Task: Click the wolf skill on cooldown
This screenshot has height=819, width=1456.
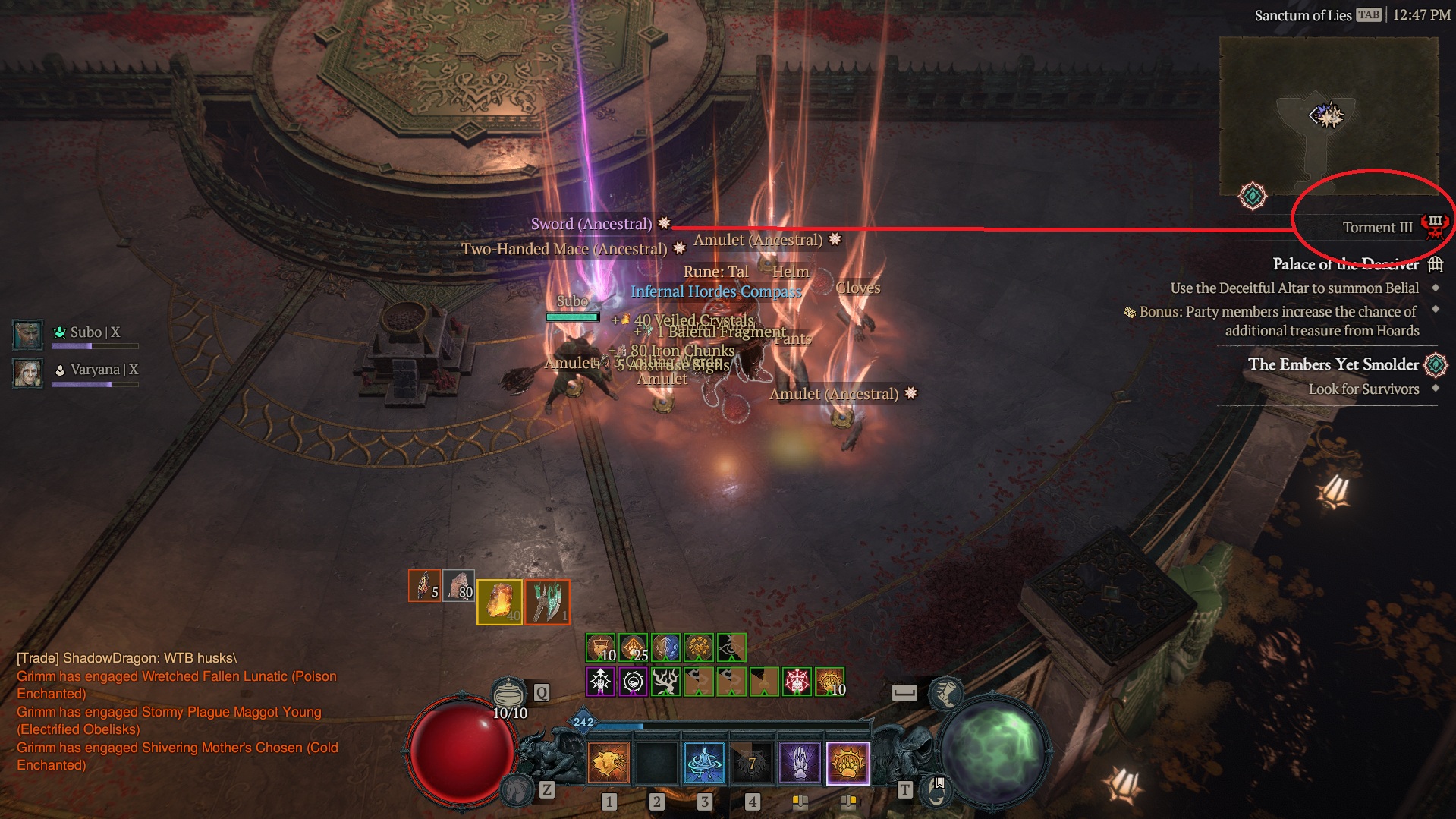Action: [752, 763]
